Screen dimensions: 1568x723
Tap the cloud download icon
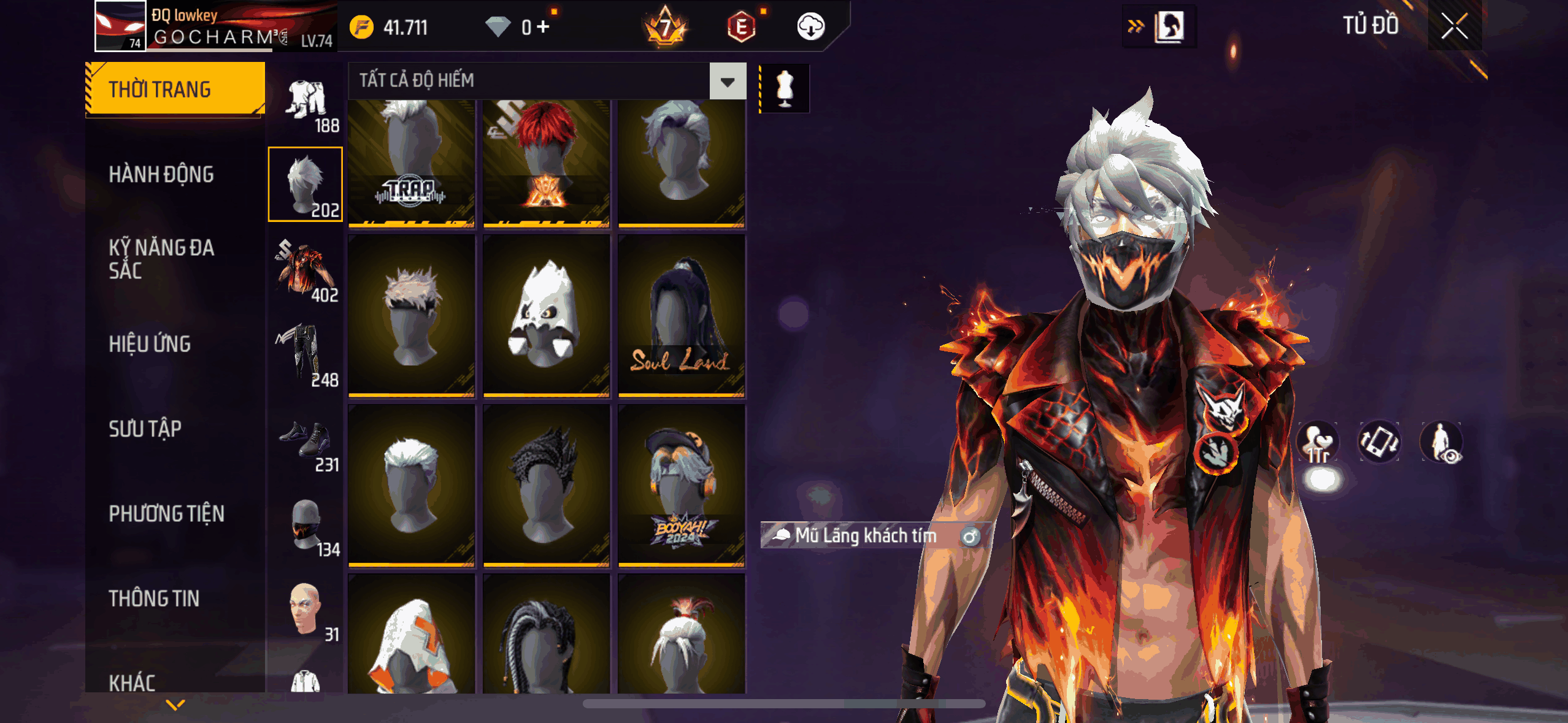click(x=810, y=27)
